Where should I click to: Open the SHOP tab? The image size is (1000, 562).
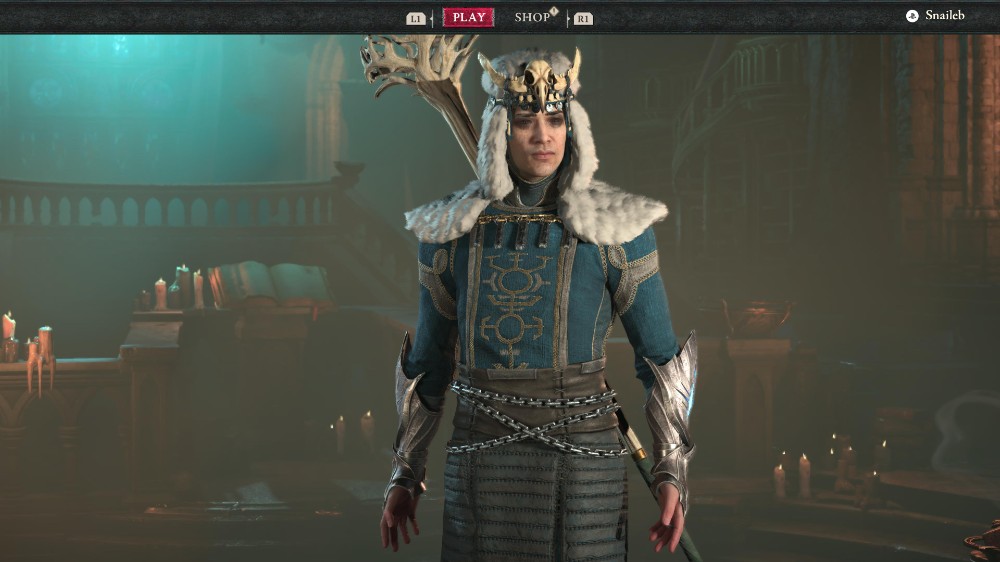(533, 17)
